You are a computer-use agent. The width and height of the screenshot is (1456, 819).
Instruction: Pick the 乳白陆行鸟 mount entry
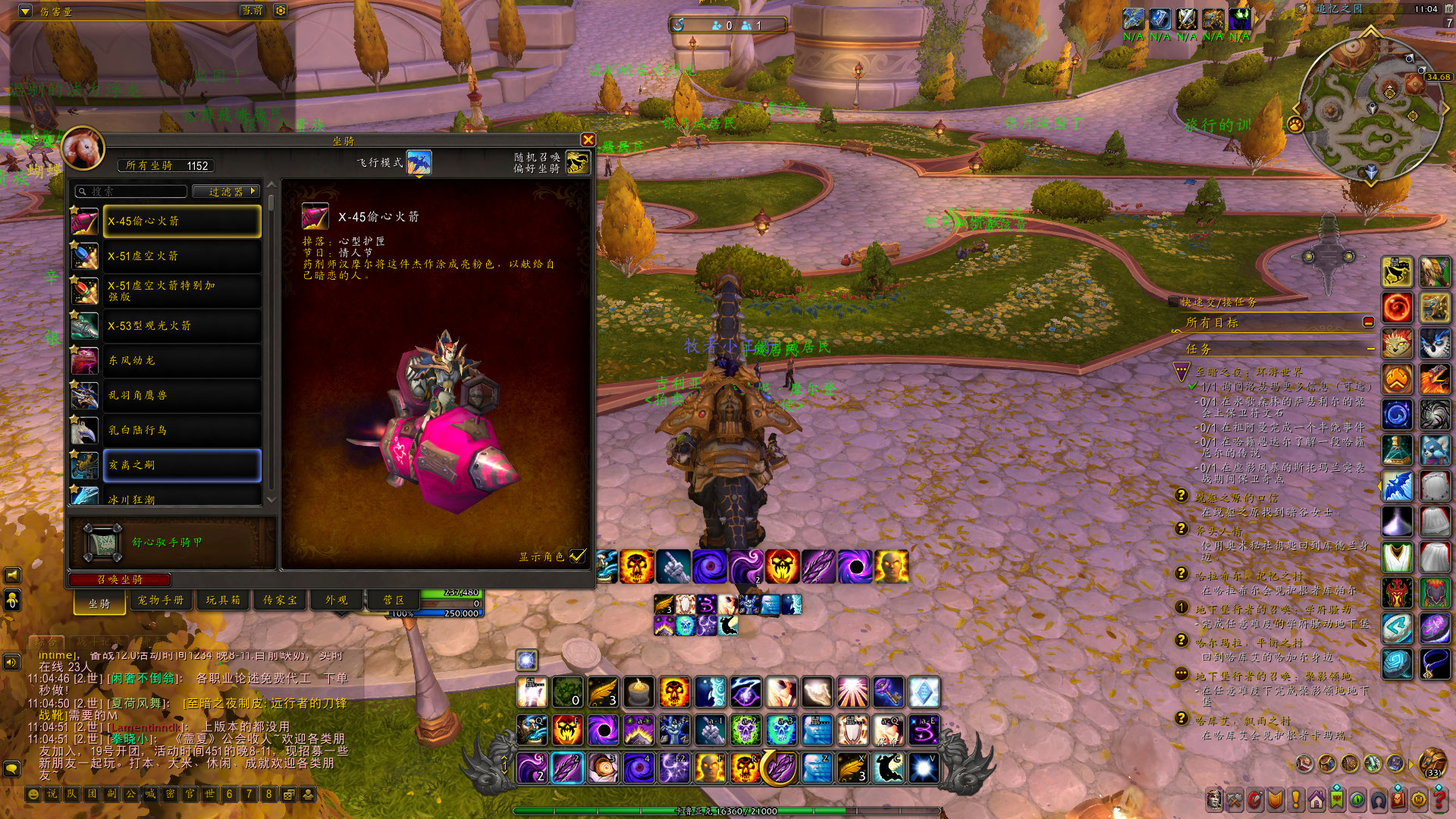182,430
